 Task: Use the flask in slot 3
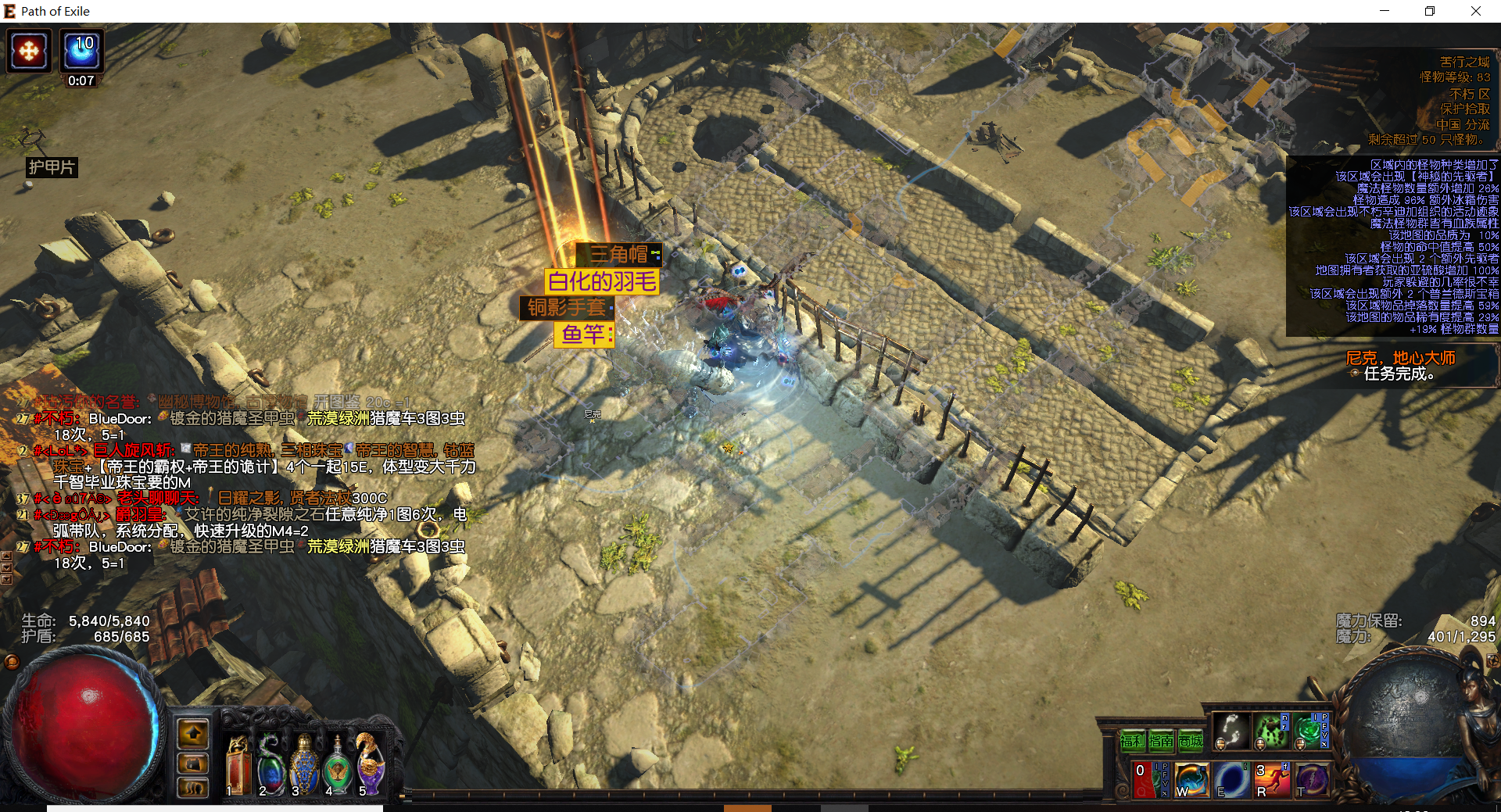tap(303, 766)
